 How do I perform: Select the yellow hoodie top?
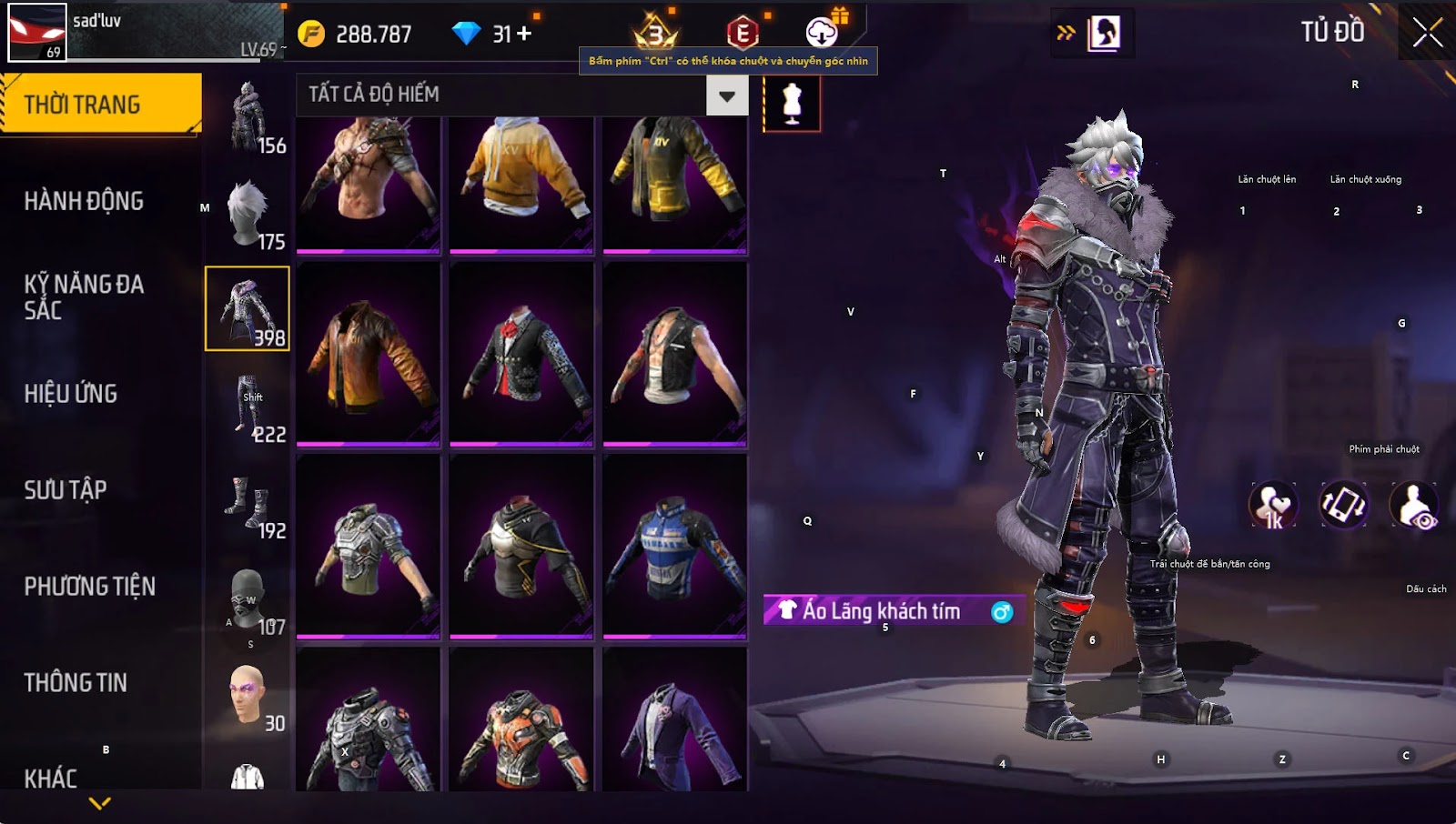pyautogui.click(x=521, y=180)
